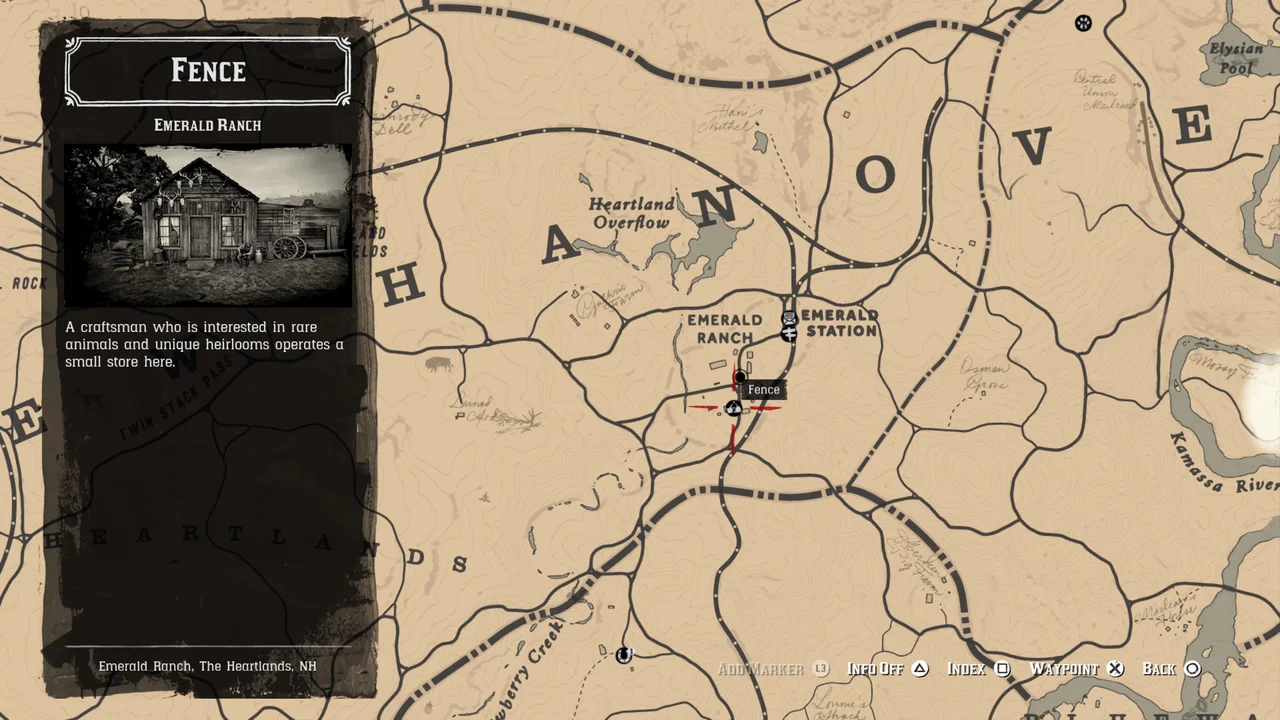Click the FENCE title banner on the panel
1280x720 pixels.
[207, 70]
